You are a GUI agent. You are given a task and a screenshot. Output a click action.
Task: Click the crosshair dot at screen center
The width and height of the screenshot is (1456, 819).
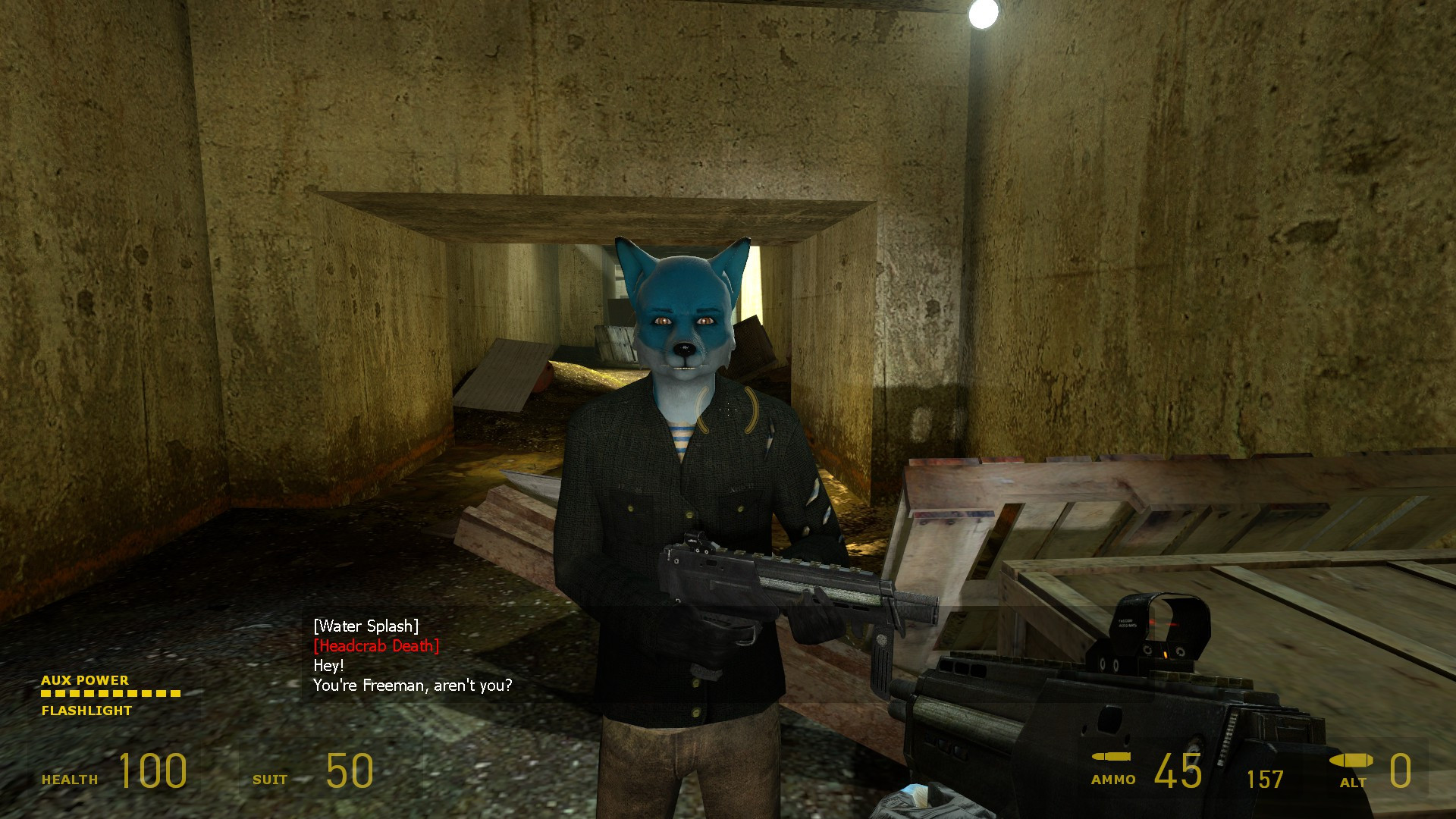pos(728,409)
